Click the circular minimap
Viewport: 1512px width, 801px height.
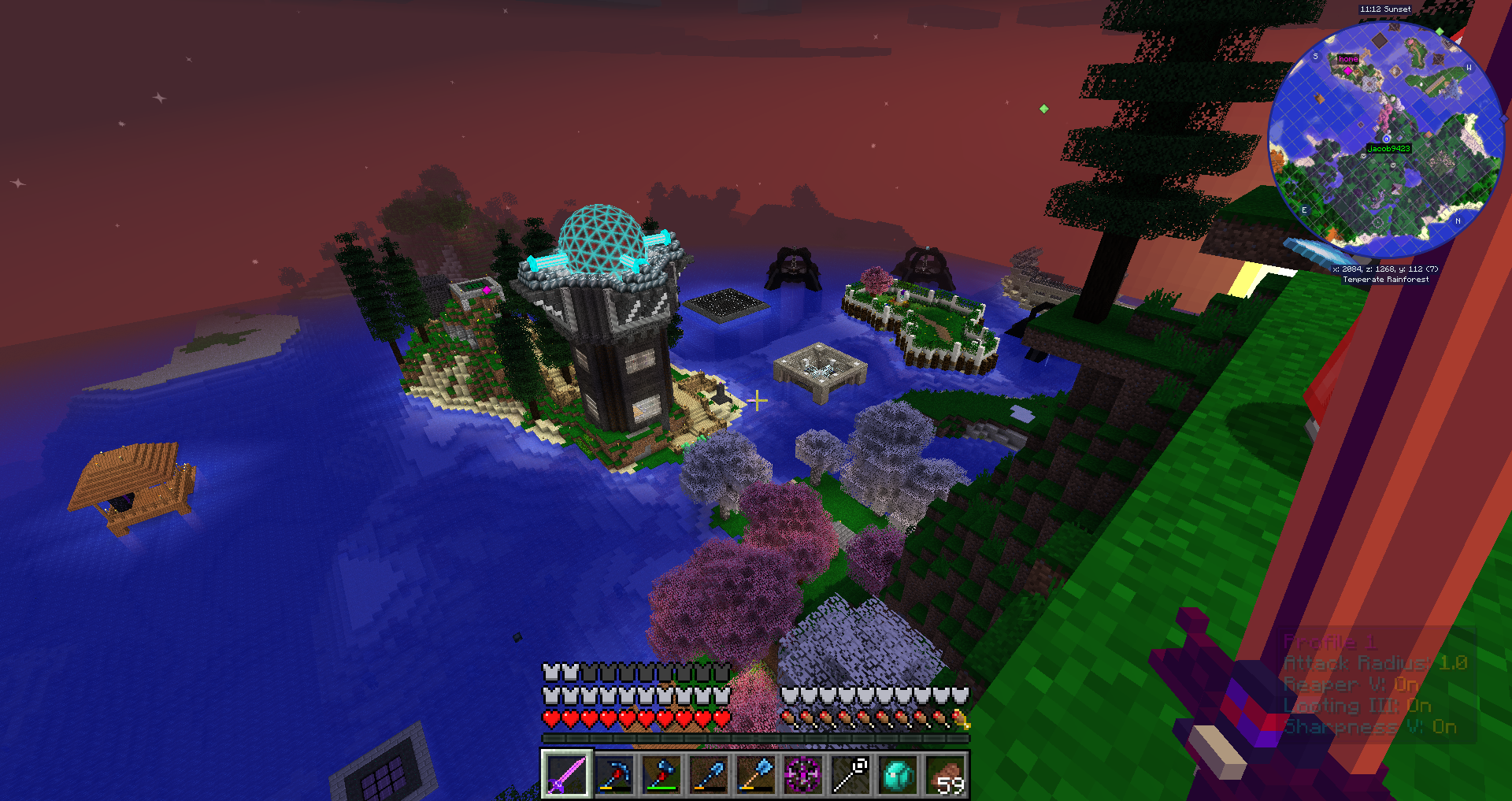1386,139
